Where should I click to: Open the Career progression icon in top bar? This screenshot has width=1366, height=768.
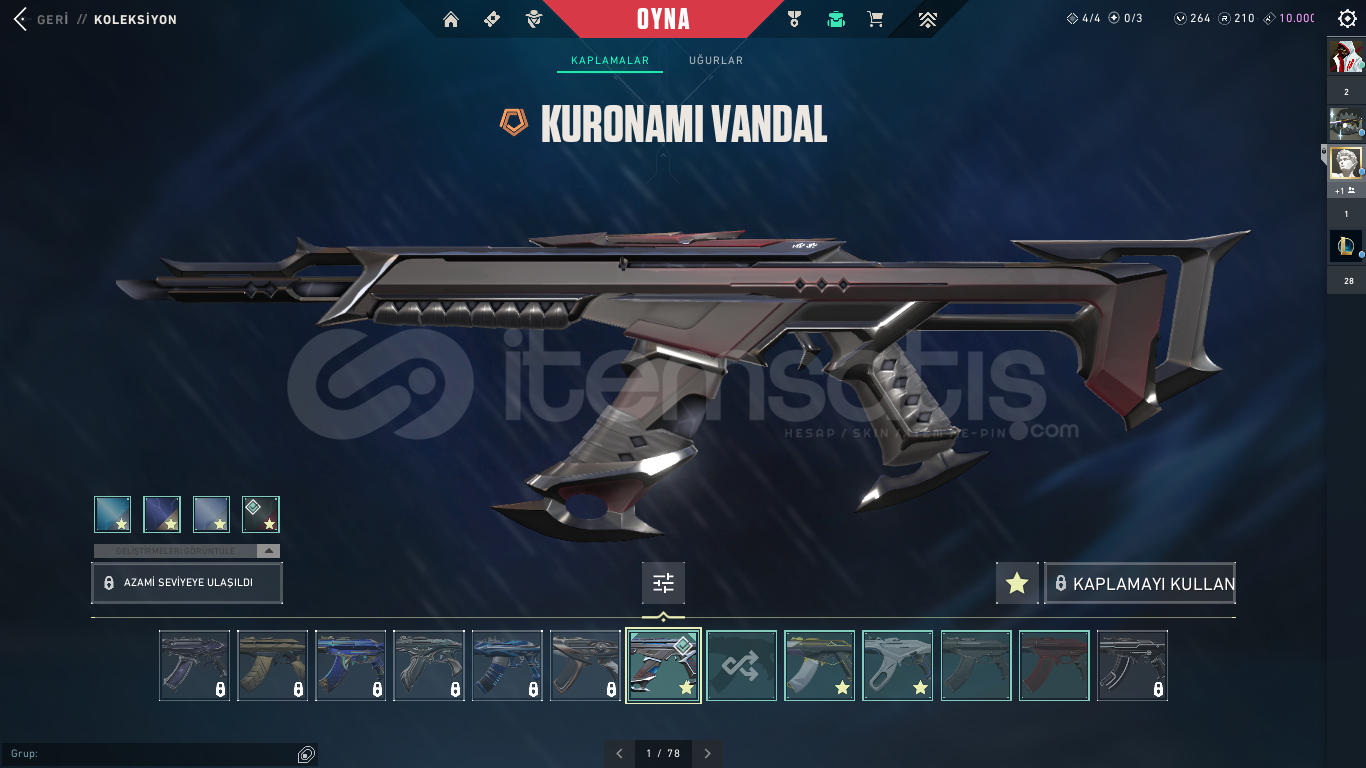coord(927,18)
